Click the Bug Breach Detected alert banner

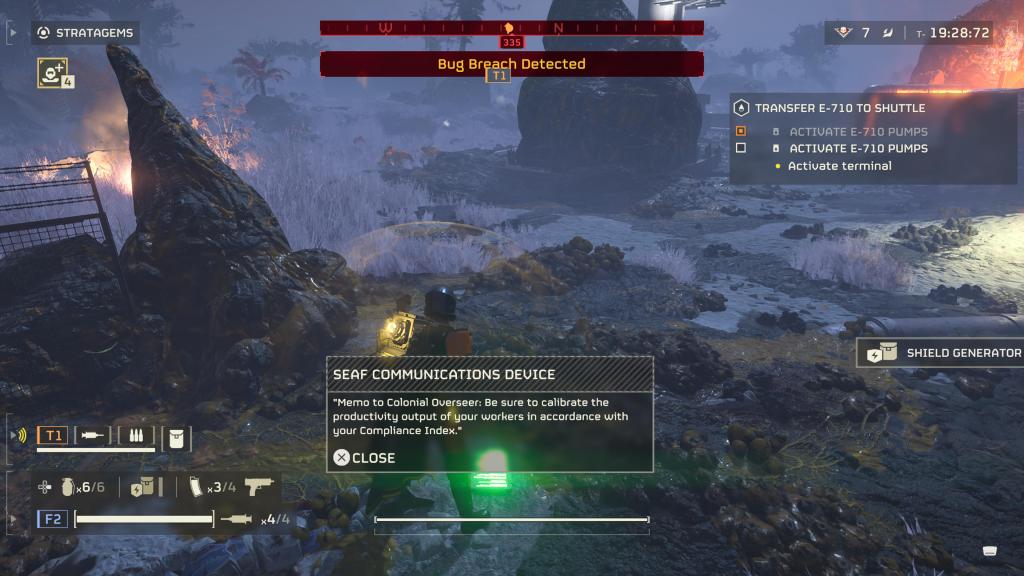(x=511, y=64)
